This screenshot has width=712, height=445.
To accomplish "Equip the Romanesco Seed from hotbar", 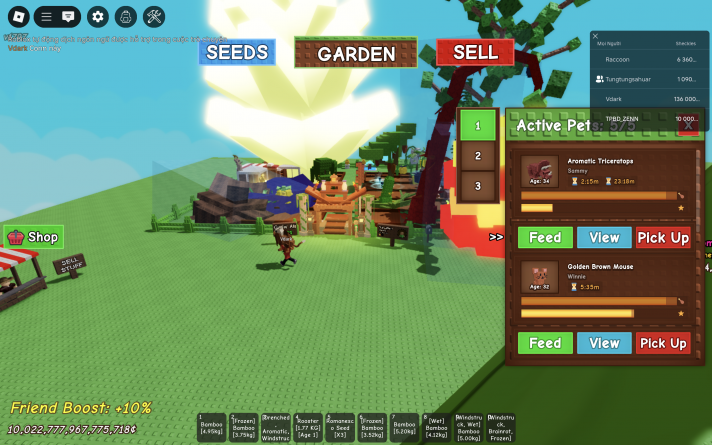I will point(342,427).
